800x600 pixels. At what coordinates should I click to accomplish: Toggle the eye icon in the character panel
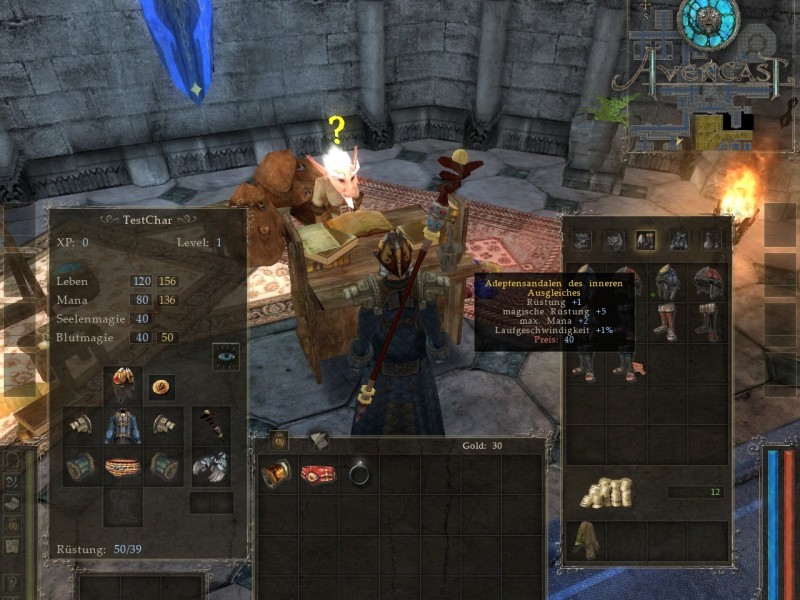coord(226,357)
